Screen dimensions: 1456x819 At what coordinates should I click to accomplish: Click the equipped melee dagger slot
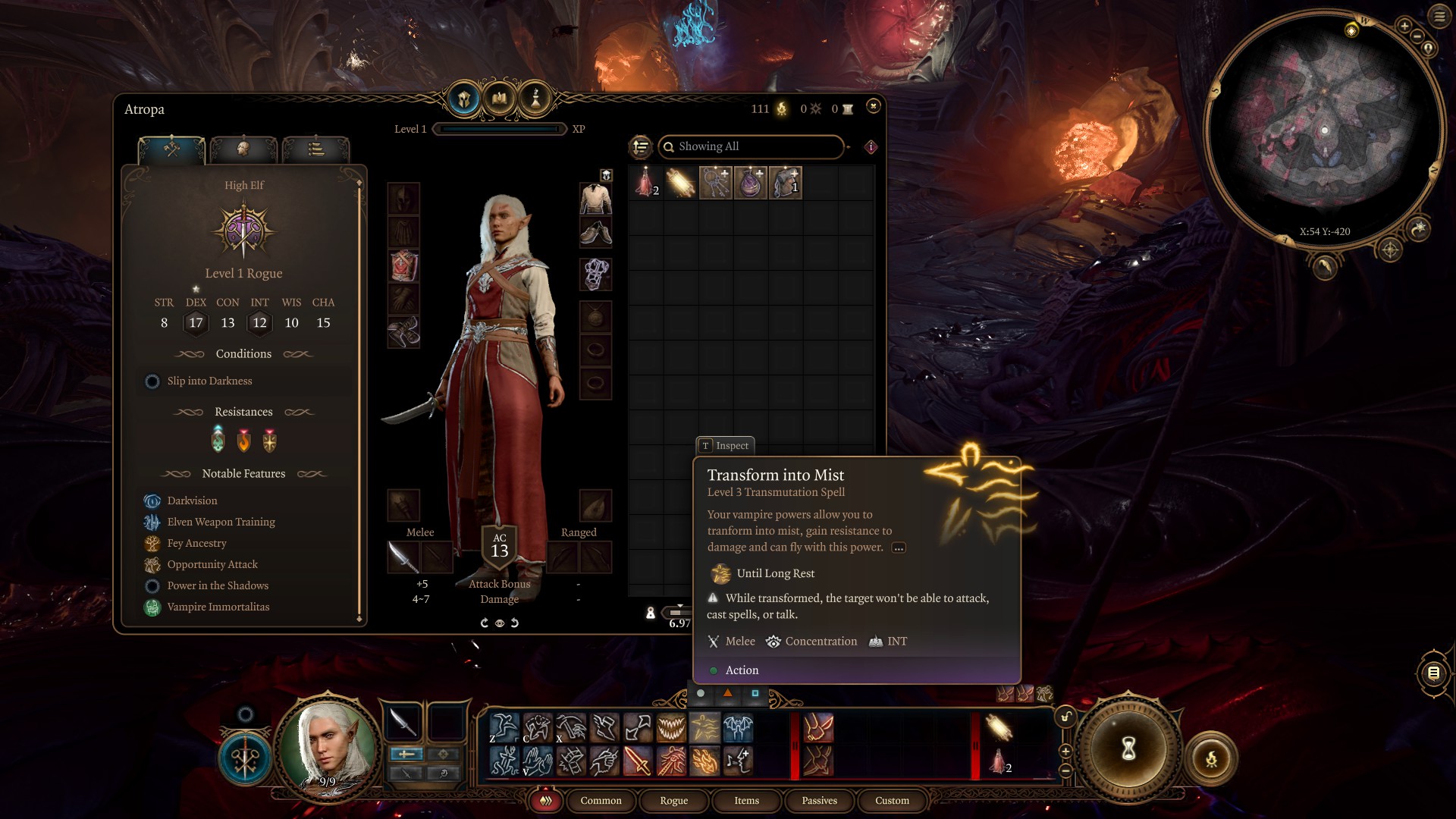click(x=403, y=557)
